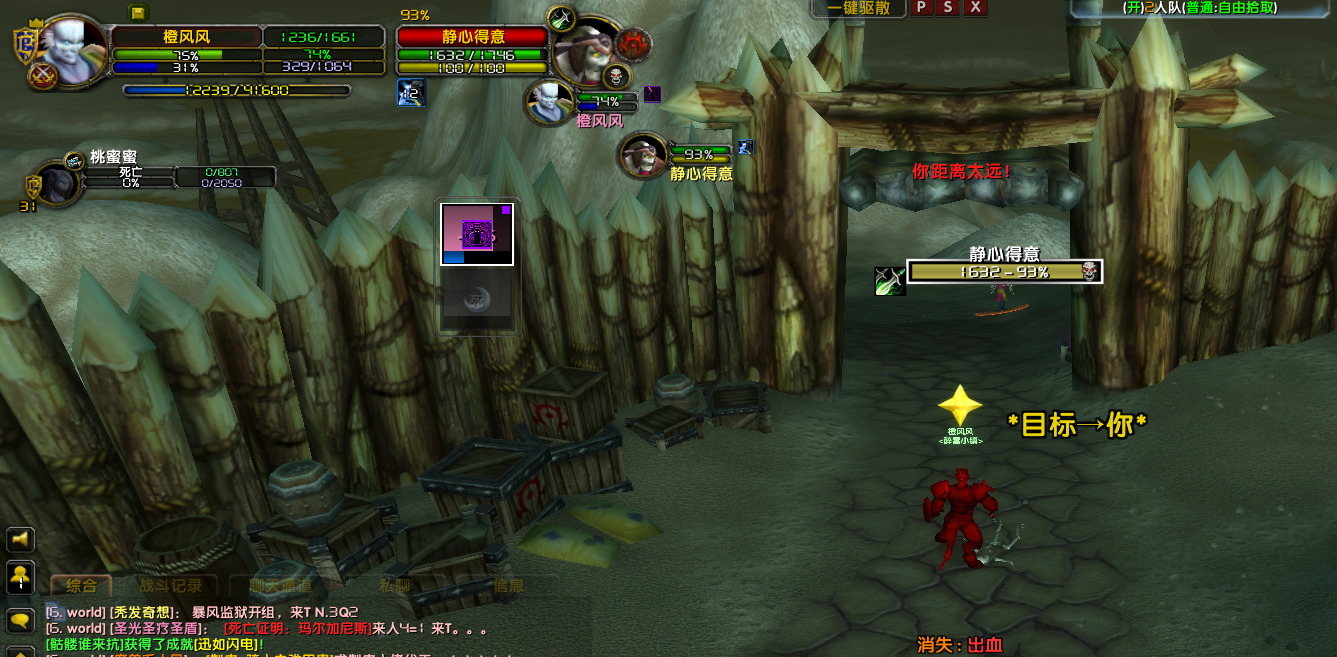The height and width of the screenshot is (657, 1337).
Task: Switch to the 综合 chat tab
Action: coord(81,586)
